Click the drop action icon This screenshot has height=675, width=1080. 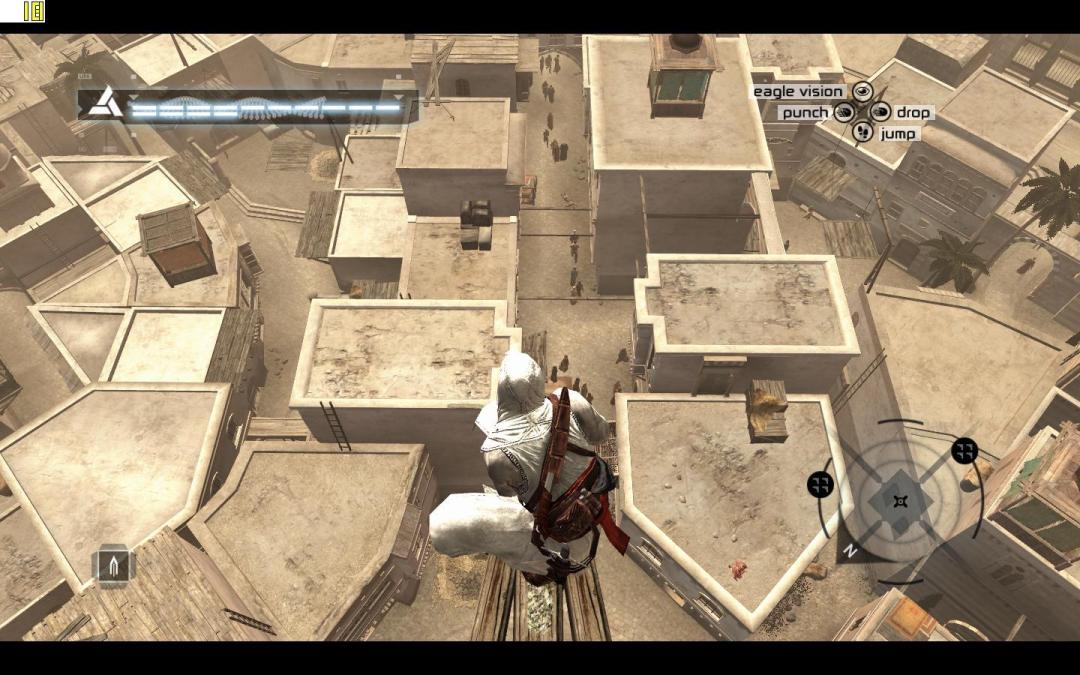(x=880, y=112)
